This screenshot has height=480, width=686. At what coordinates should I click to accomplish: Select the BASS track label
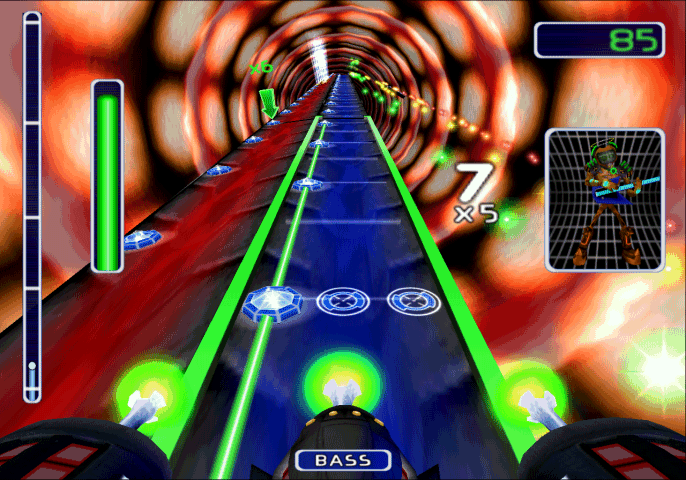343,461
